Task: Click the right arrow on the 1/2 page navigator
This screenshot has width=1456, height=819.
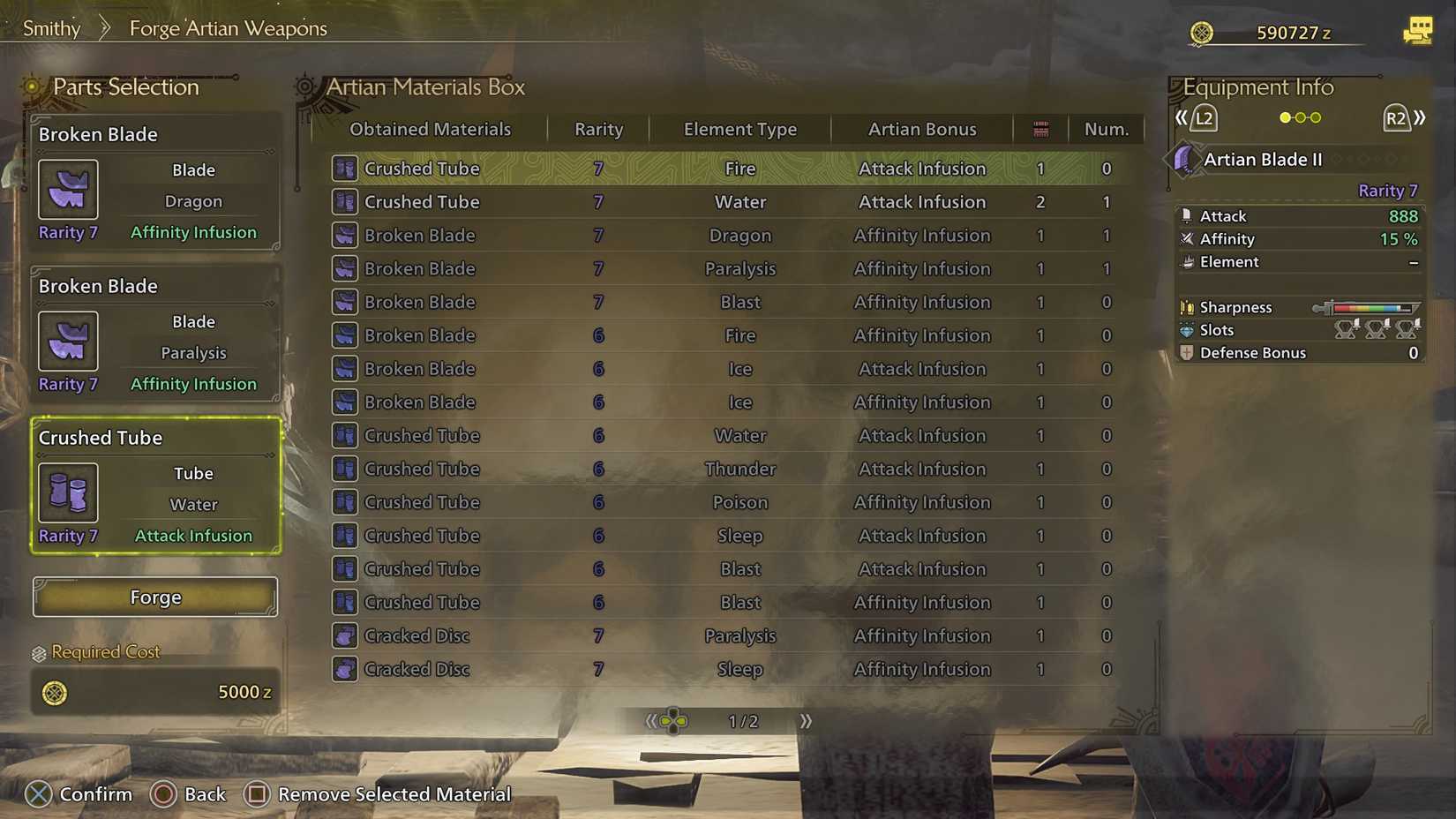Action: click(x=805, y=720)
